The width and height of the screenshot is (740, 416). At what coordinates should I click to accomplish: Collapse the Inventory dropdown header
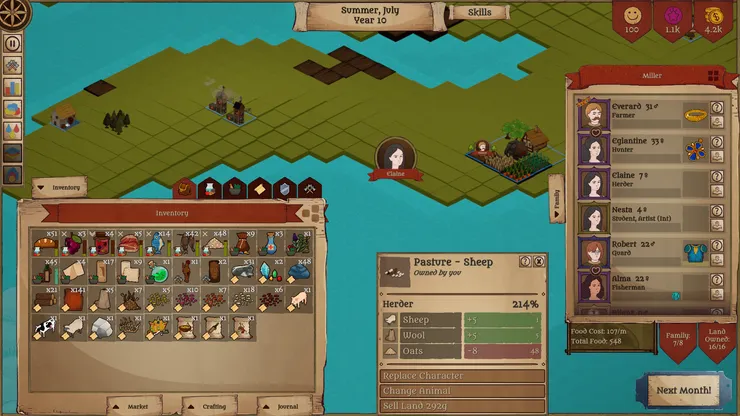coord(59,187)
